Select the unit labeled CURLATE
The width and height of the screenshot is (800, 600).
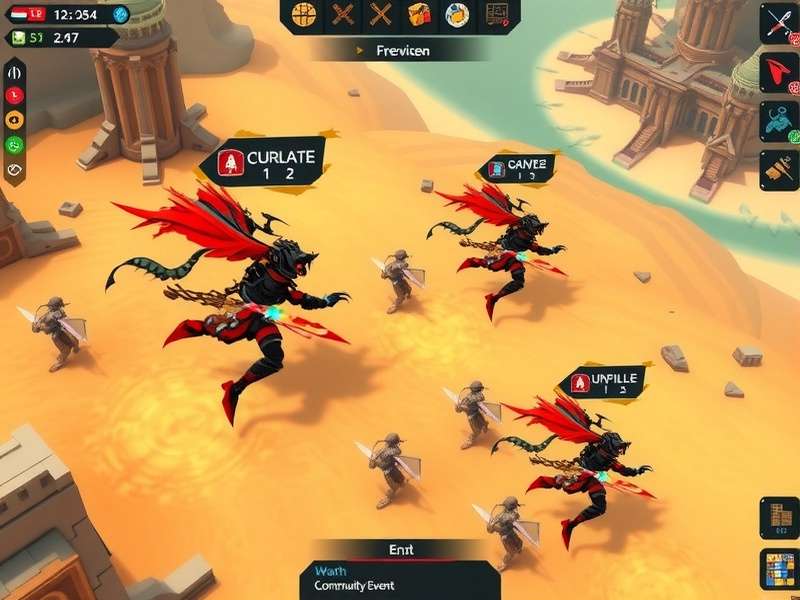coord(263,164)
